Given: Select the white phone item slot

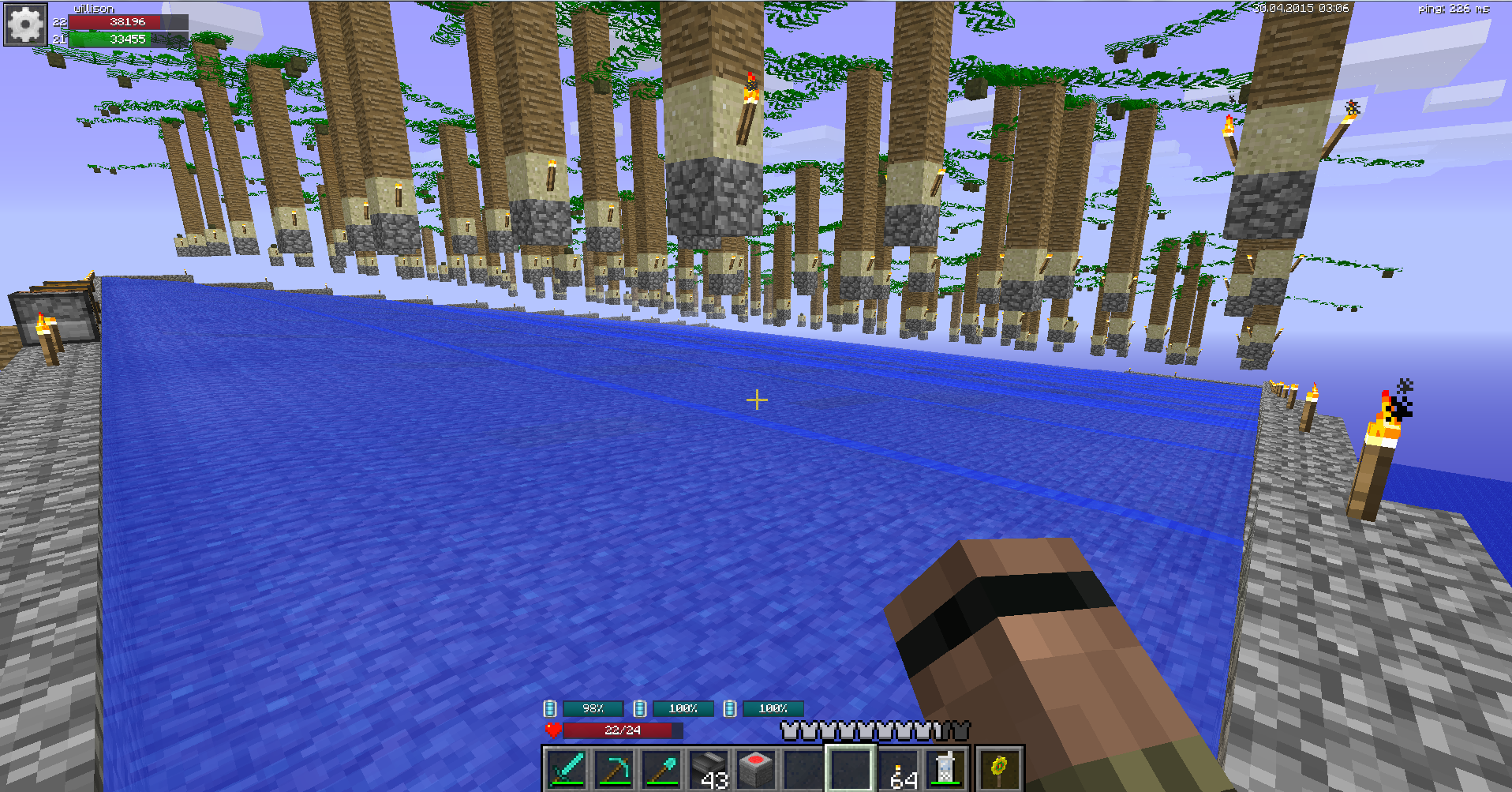Looking at the screenshot, I should pyautogui.click(x=945, y=769).
